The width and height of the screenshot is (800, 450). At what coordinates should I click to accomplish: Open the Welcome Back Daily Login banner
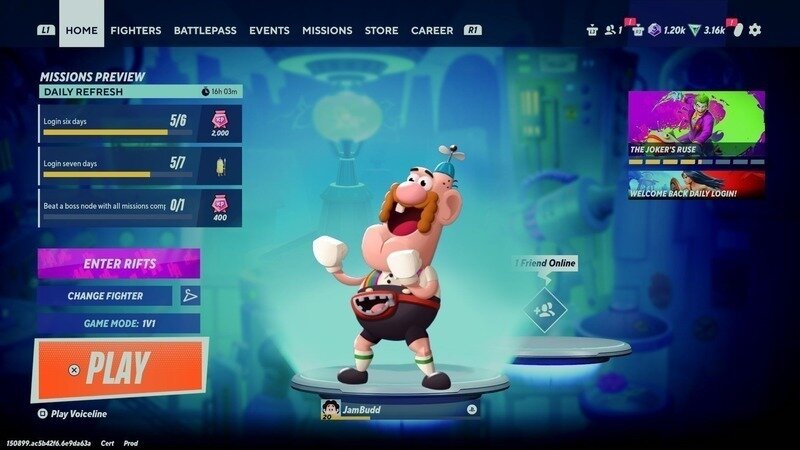click(x=696, y=185)
